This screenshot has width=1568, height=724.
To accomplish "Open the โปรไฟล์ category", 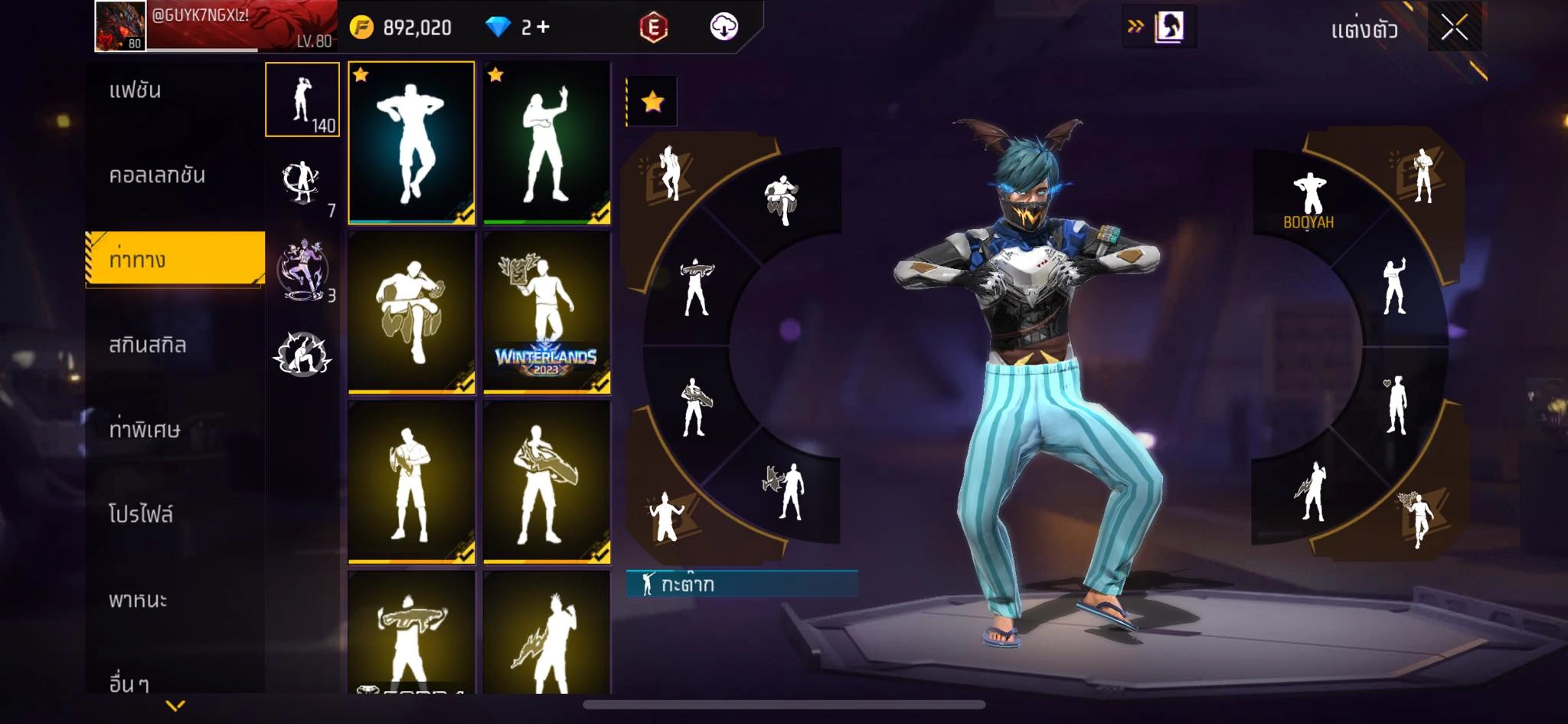I will [x=141, y=514].
